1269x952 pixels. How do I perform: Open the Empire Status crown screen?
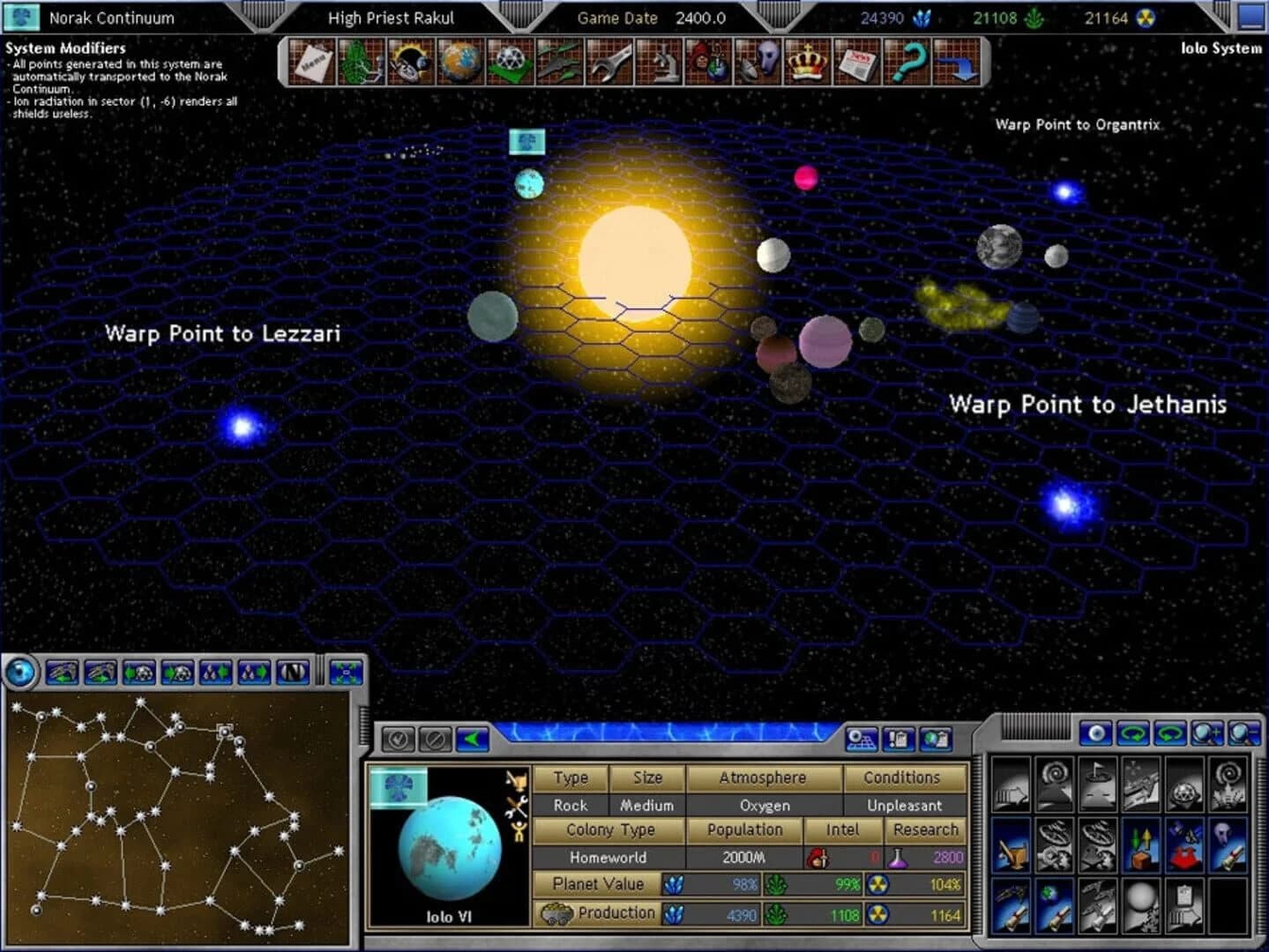tap(810, 63)
